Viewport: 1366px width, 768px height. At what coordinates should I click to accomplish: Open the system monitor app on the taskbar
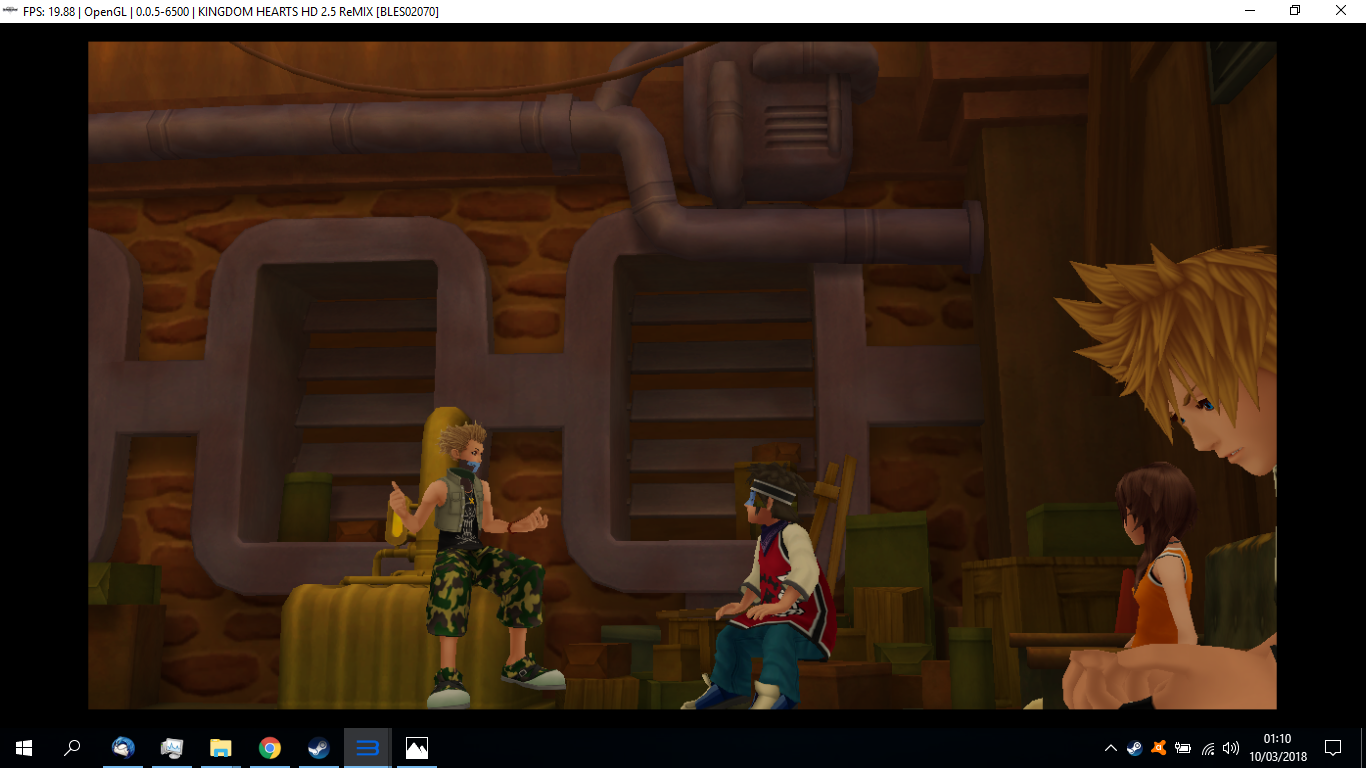point(171,747)
